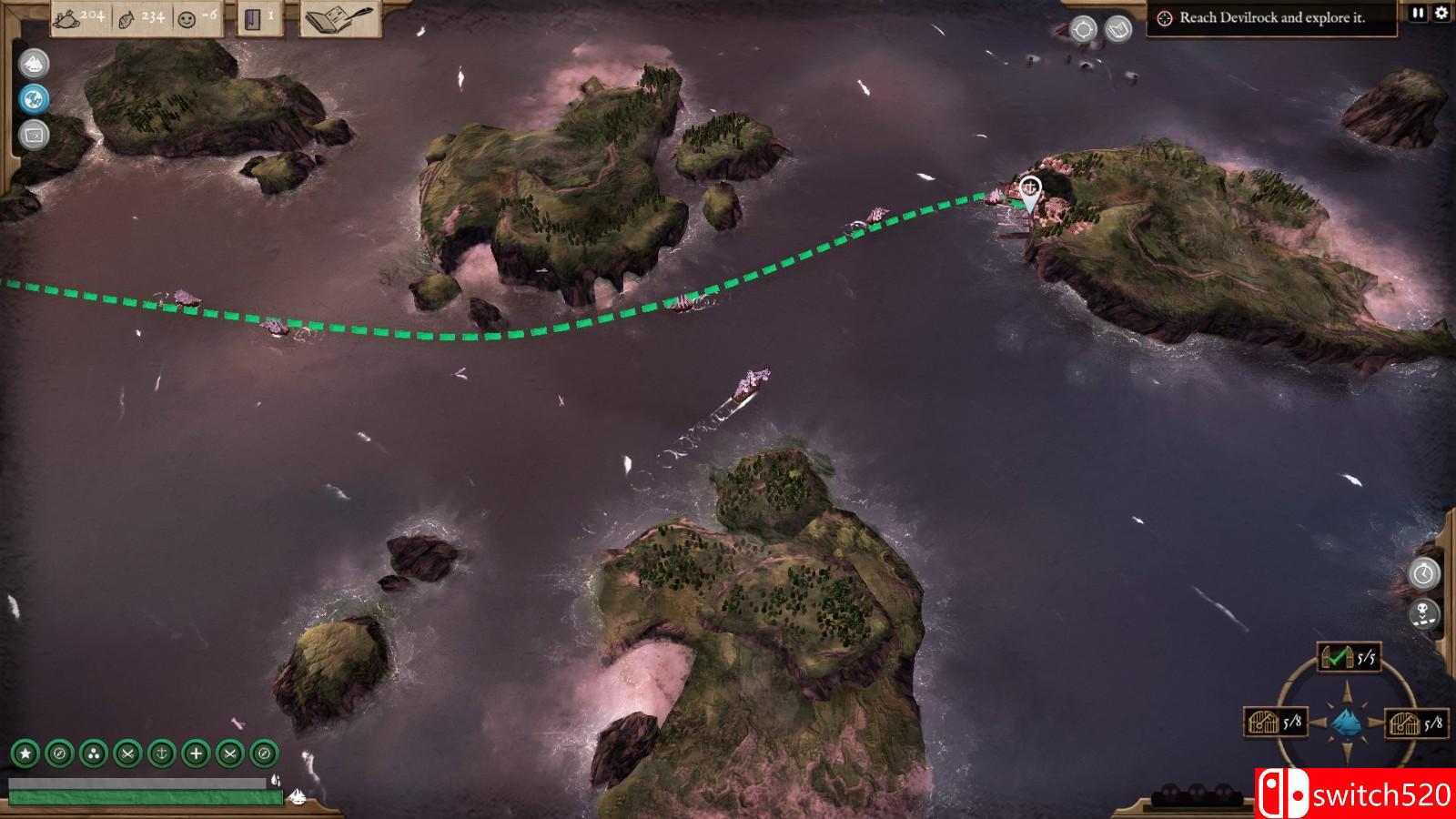
Task: Activate the anchor crew ability
Action: (161, 753)
